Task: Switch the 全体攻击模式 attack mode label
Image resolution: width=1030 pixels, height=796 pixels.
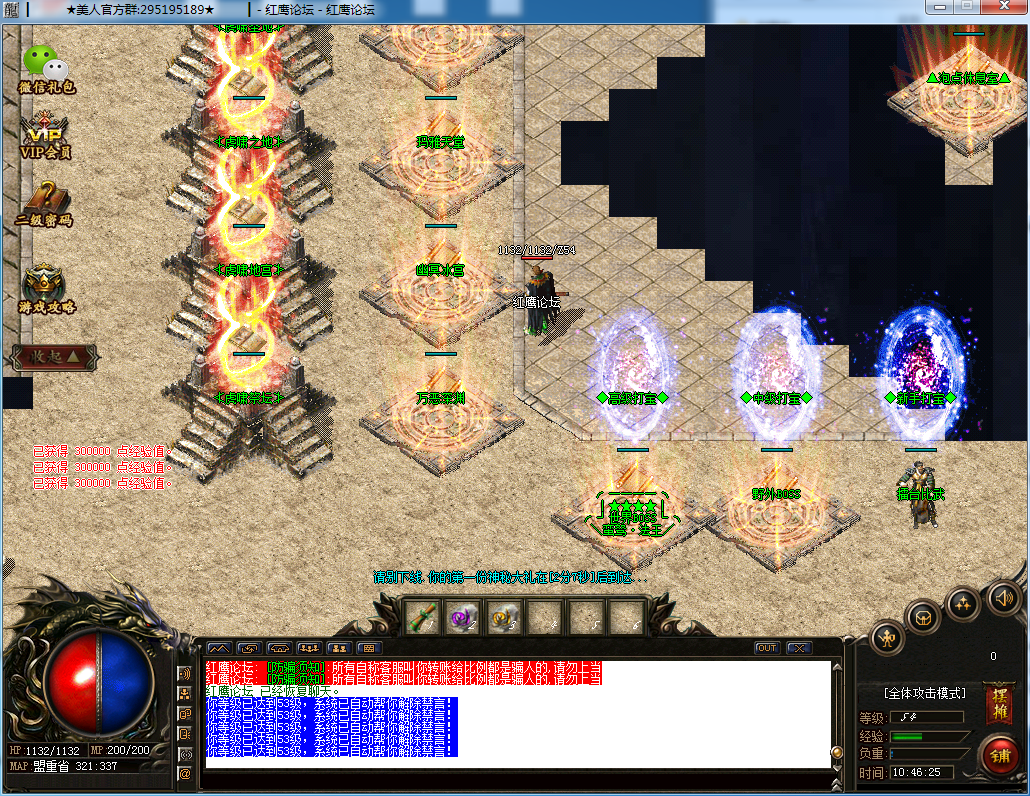Action: 925,693
